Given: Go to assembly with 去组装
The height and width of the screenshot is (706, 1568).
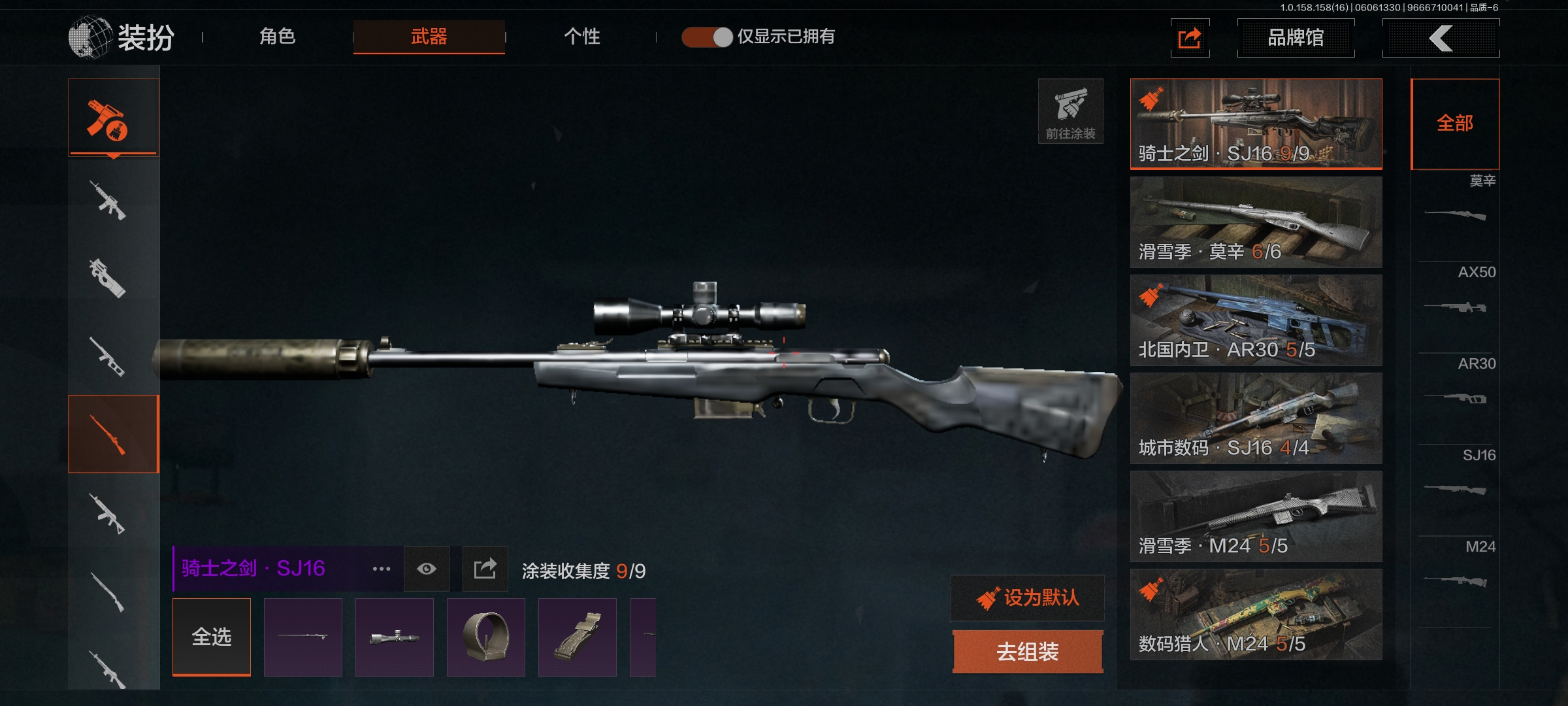Looking at the screenshot, I should point(1028,651).
